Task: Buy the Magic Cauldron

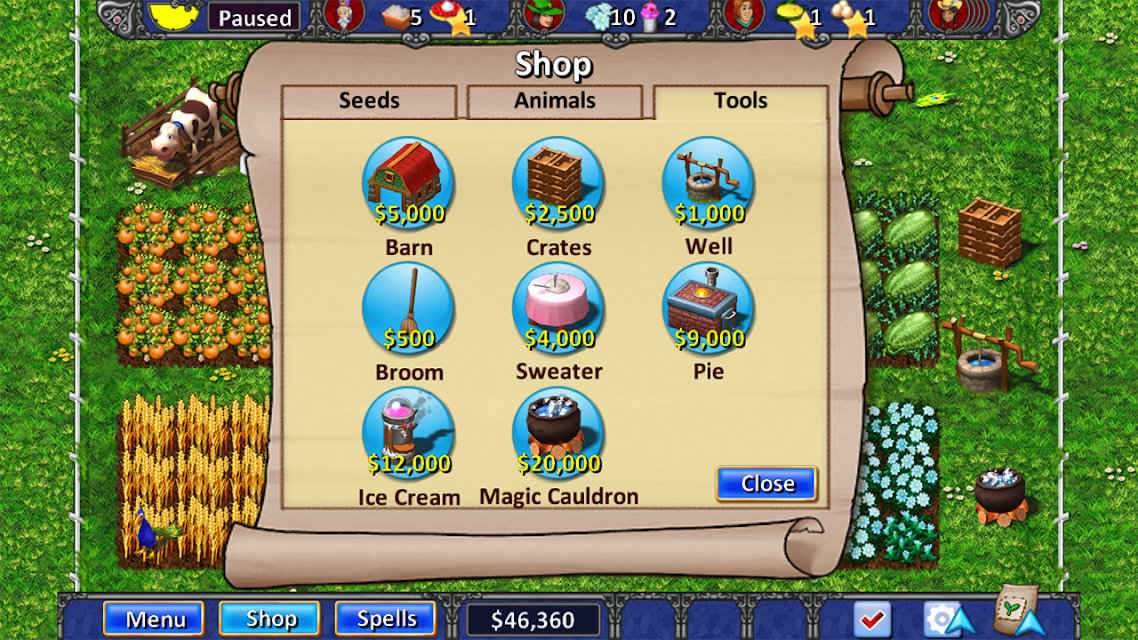Action: point(558,433)
